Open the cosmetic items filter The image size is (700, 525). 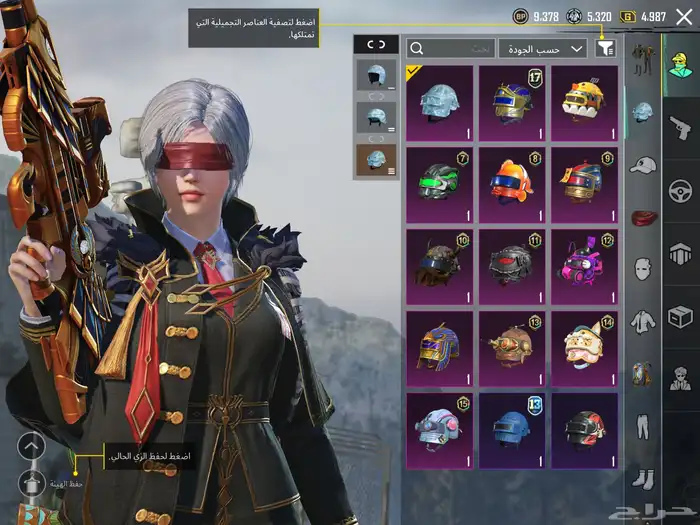coord(605,48)
